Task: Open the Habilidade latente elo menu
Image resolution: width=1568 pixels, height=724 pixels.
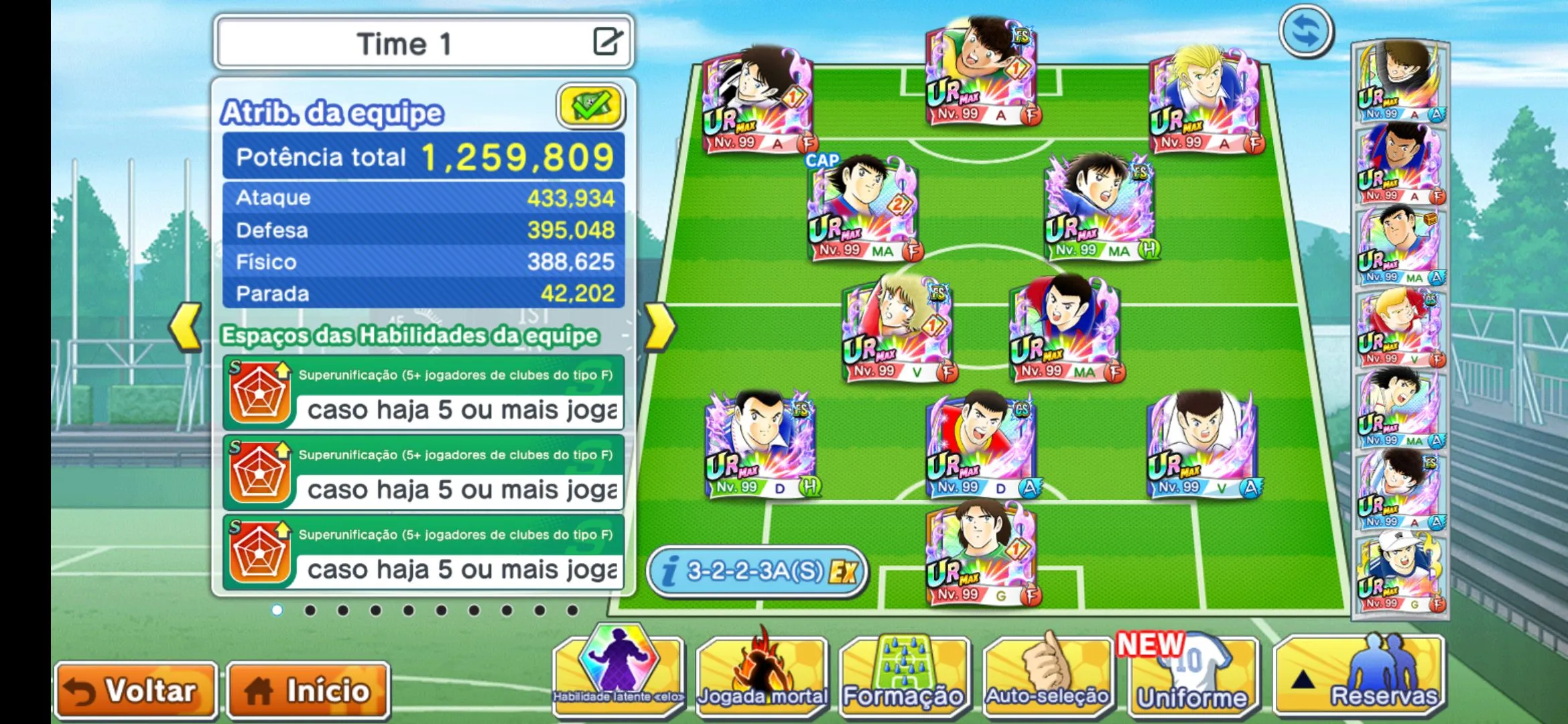Action: tap(618, 674)
